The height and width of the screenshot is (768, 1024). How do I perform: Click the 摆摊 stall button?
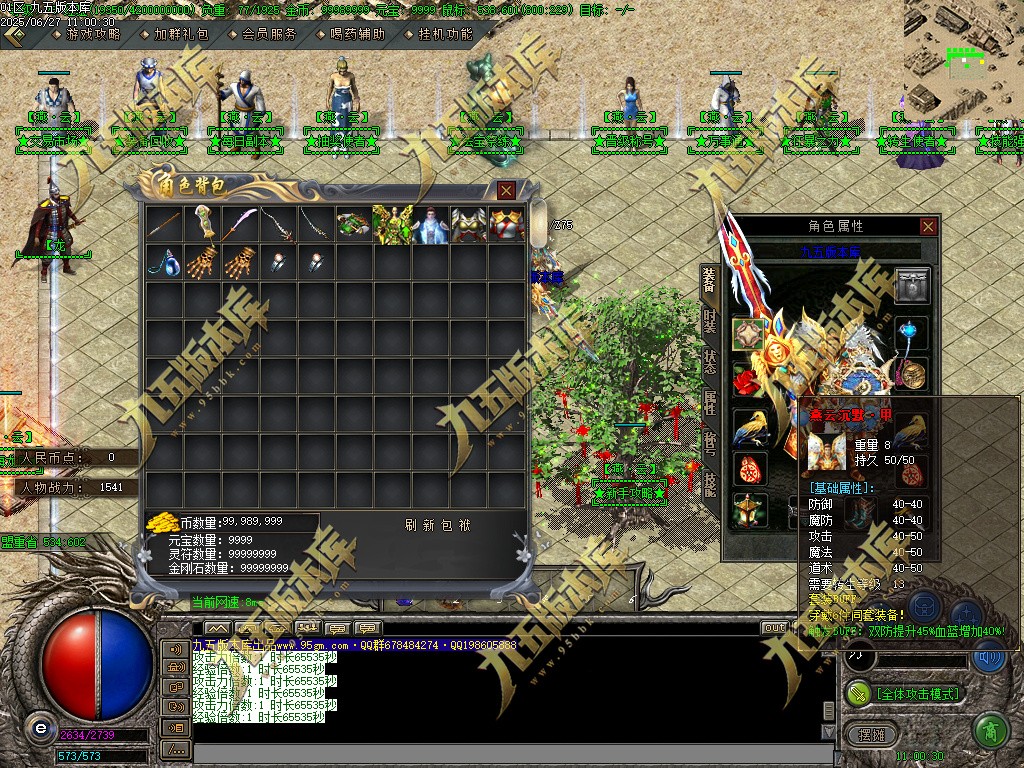point(872,734)
